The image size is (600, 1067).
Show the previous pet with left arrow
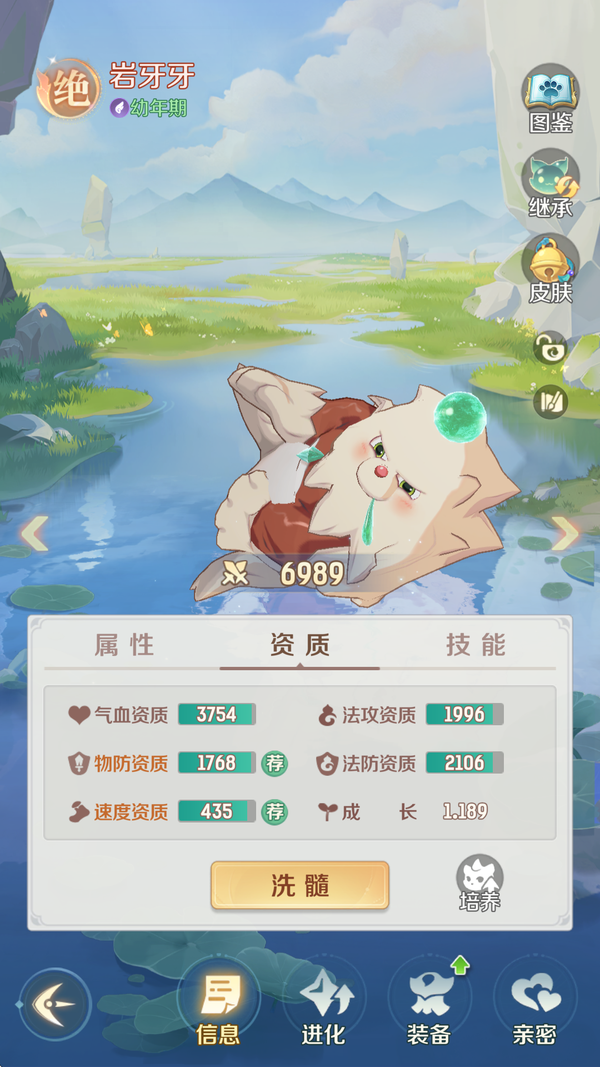[34, 533]
